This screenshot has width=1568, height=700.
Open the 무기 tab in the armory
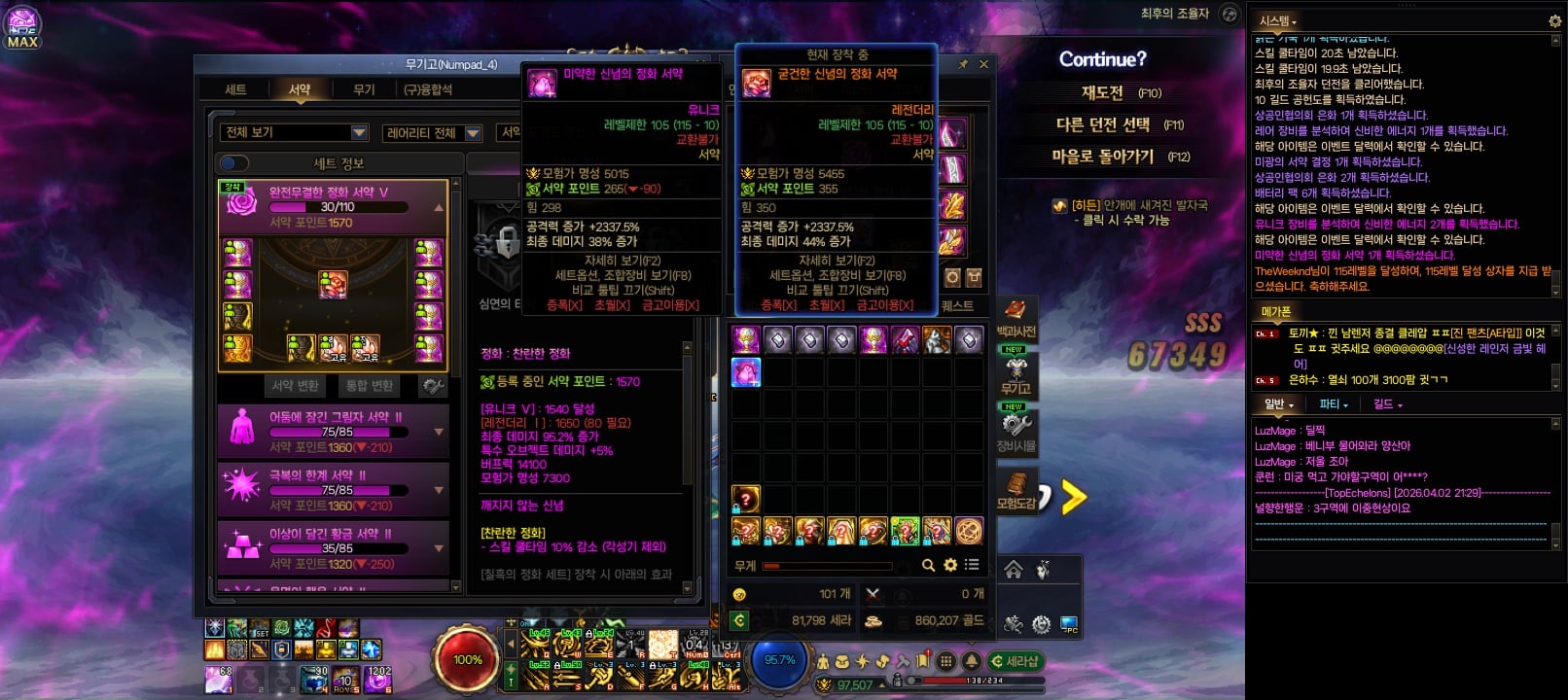[x=364, y=89]
